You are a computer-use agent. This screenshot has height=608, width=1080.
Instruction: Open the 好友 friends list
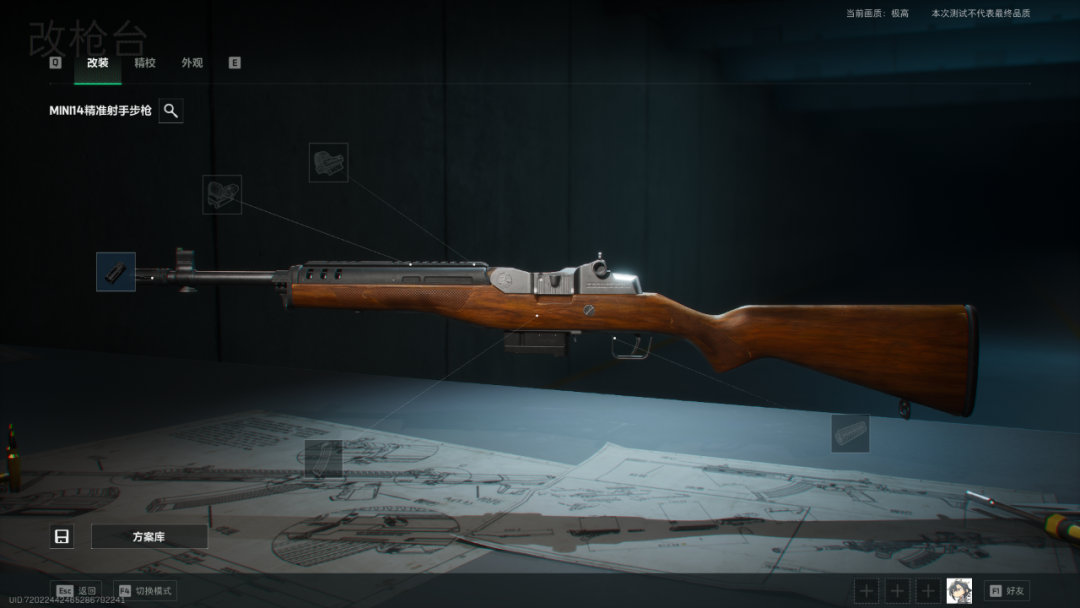pos(1007,591)
